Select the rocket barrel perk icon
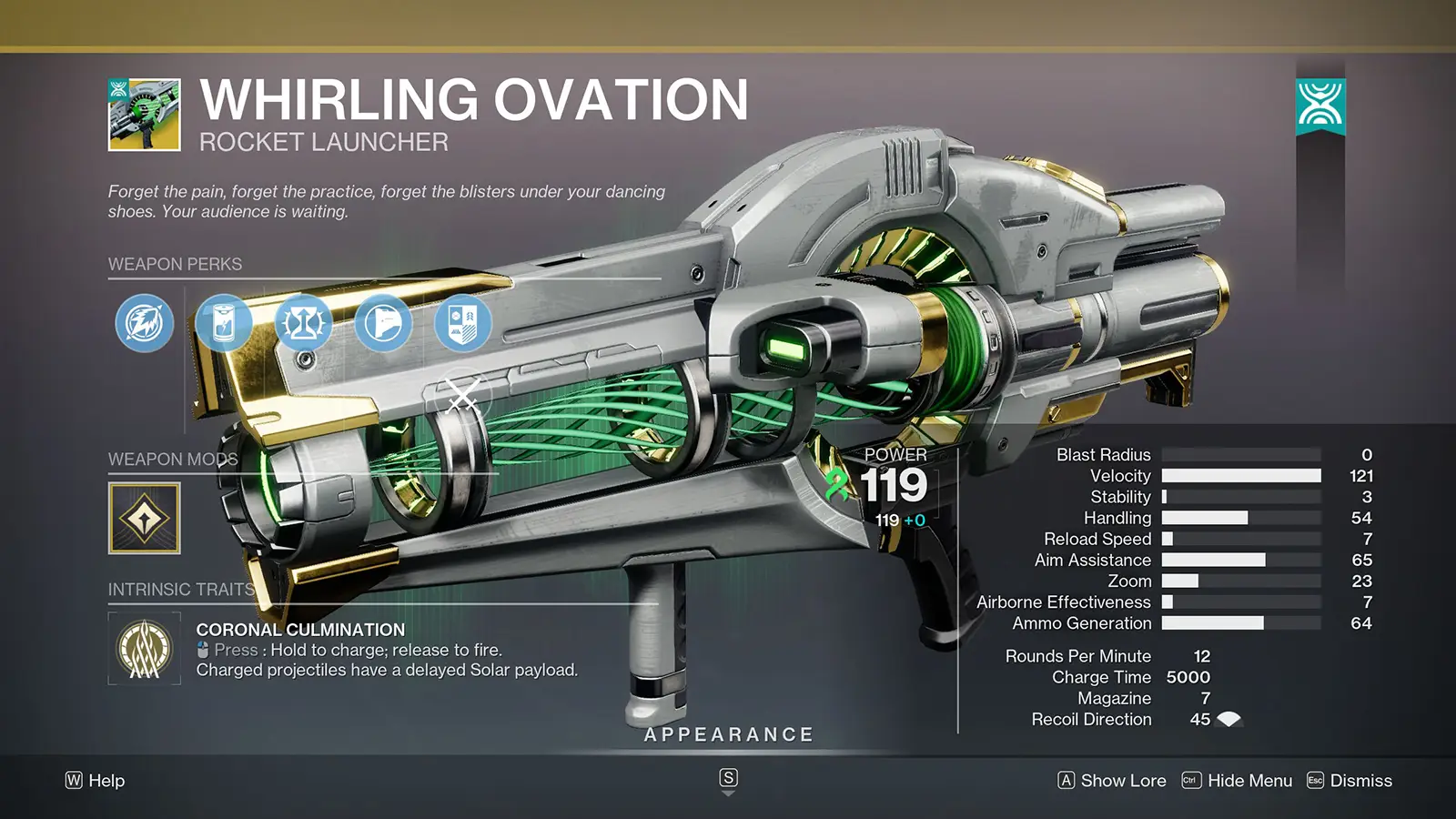This screenshot has height=819, width=1456. (143, 323)
